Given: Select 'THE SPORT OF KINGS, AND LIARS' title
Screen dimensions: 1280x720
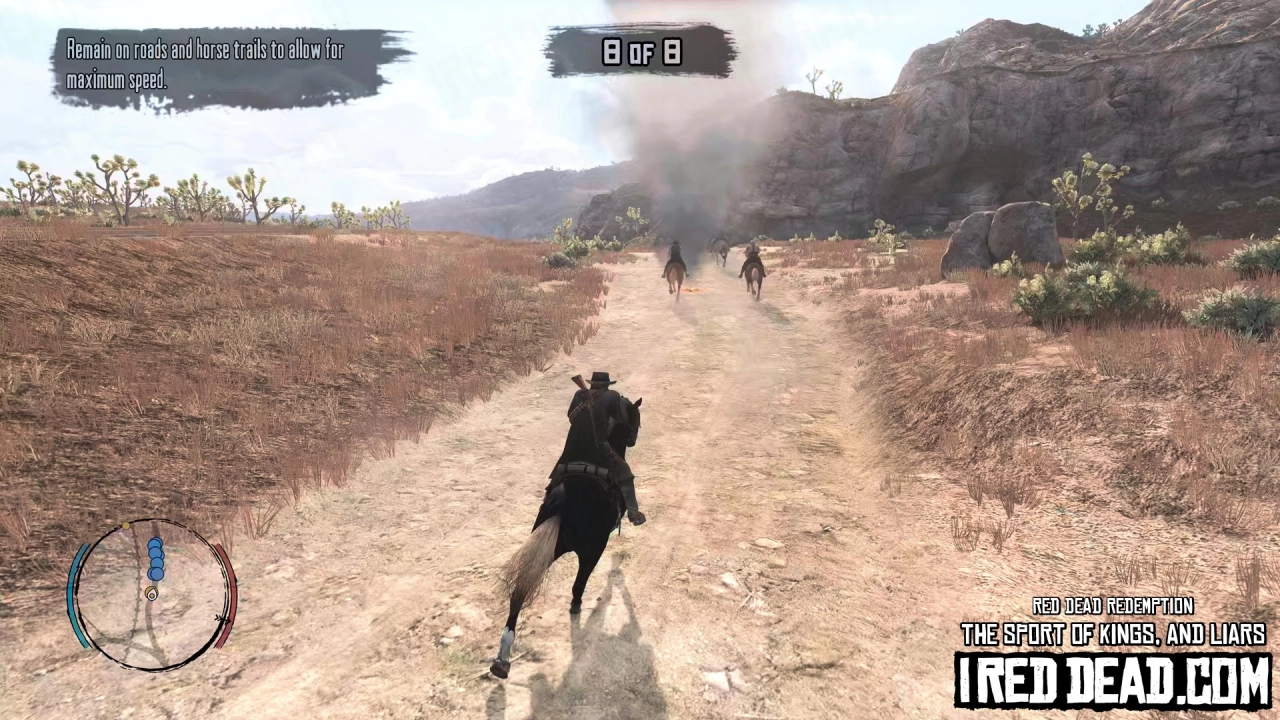Looking at the screenshot, I should coord(1112,632).
